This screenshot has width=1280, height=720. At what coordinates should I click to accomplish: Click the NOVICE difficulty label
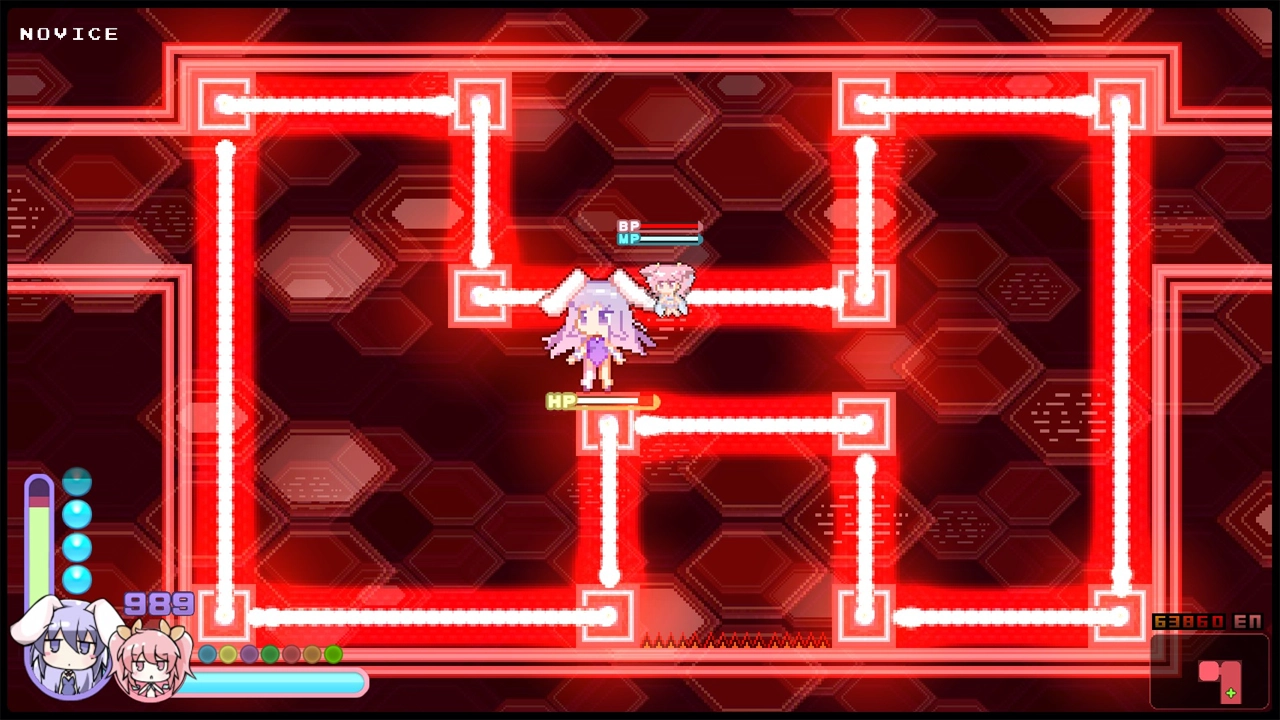click(69, 33)
